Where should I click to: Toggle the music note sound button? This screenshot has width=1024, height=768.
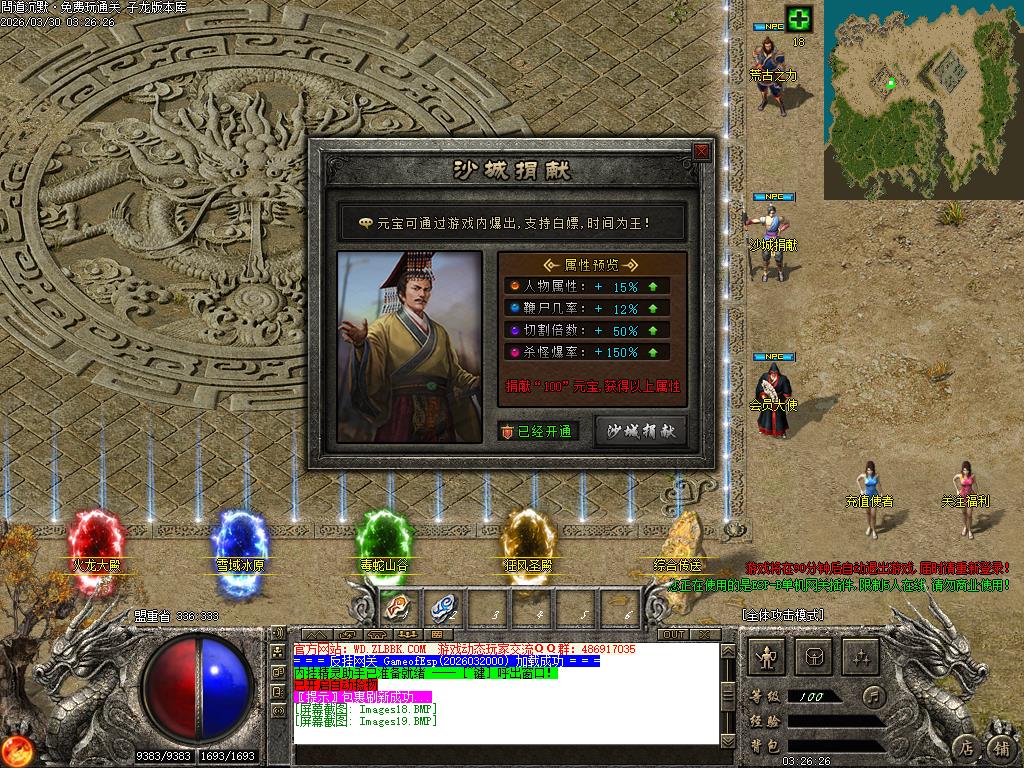875,695
